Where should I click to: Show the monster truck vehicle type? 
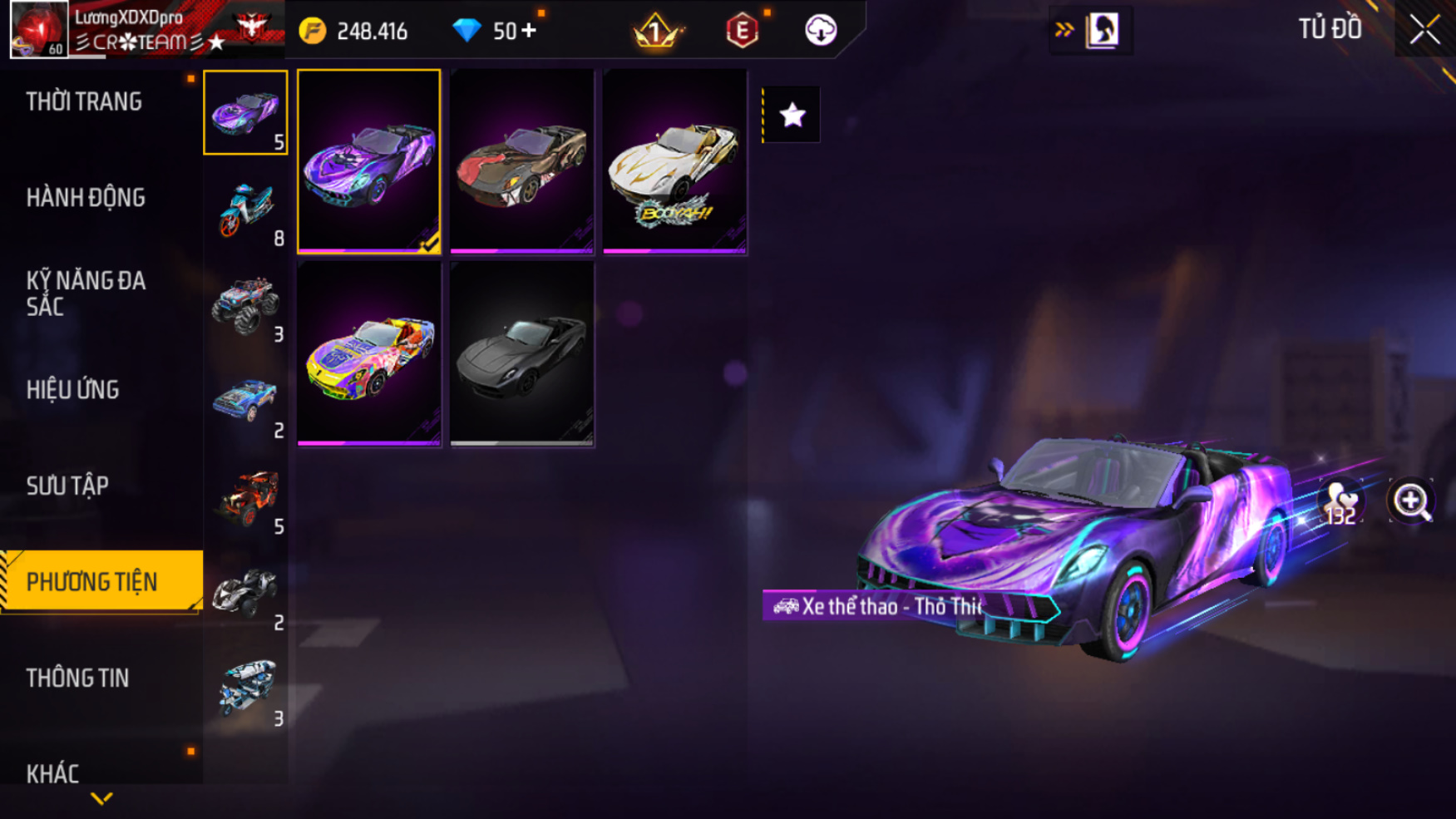(245, 306)
